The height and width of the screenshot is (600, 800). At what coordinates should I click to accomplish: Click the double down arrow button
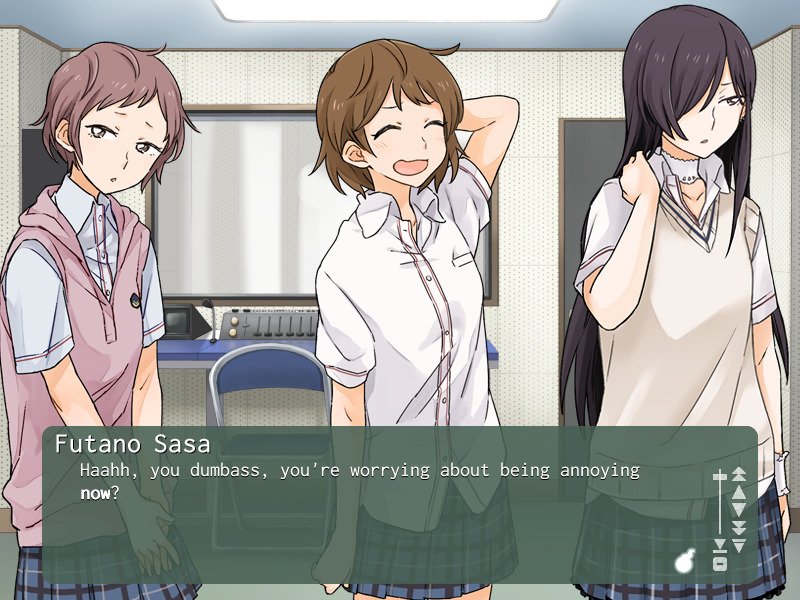(739, 527)
